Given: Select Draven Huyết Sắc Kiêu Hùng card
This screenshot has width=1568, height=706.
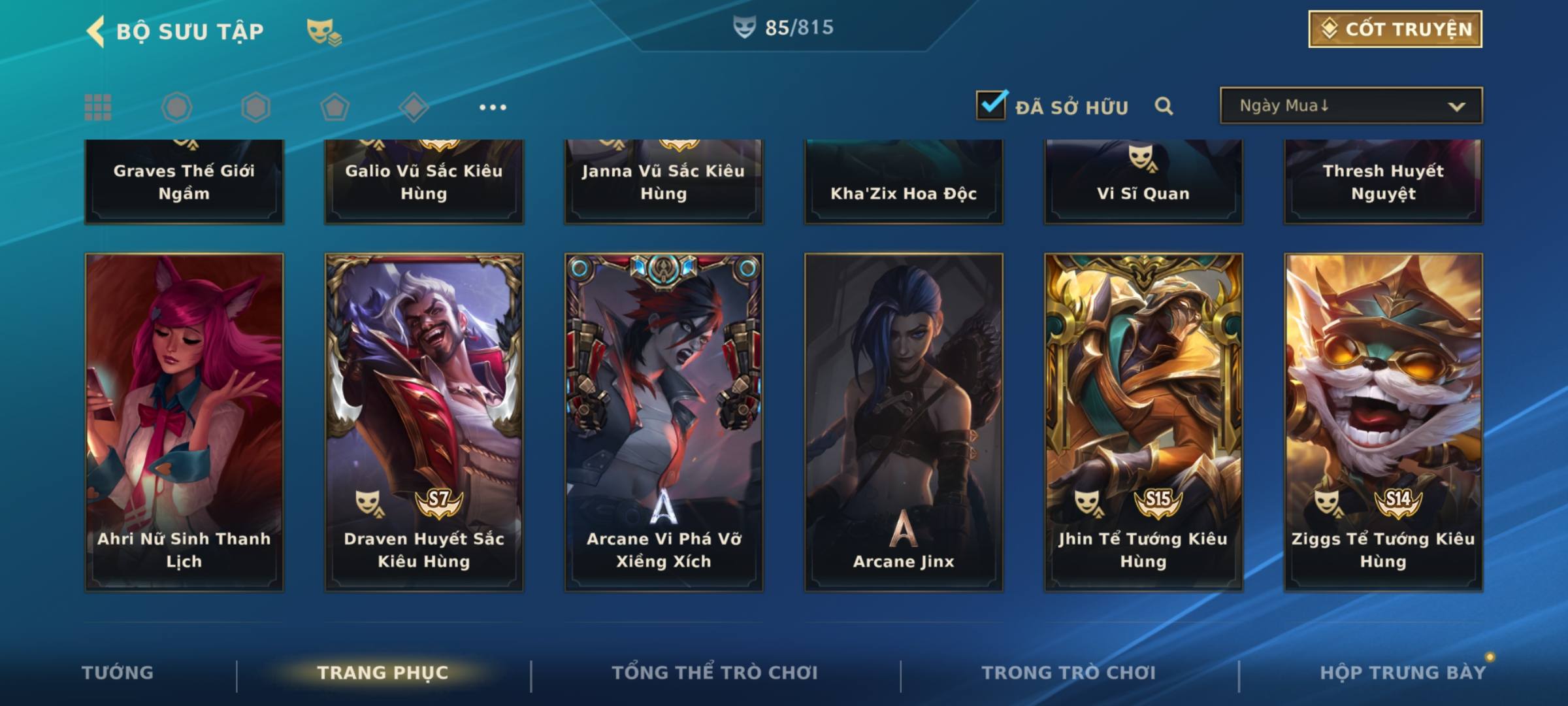Looking at the screenshot, I should click(x=424, y=422).
